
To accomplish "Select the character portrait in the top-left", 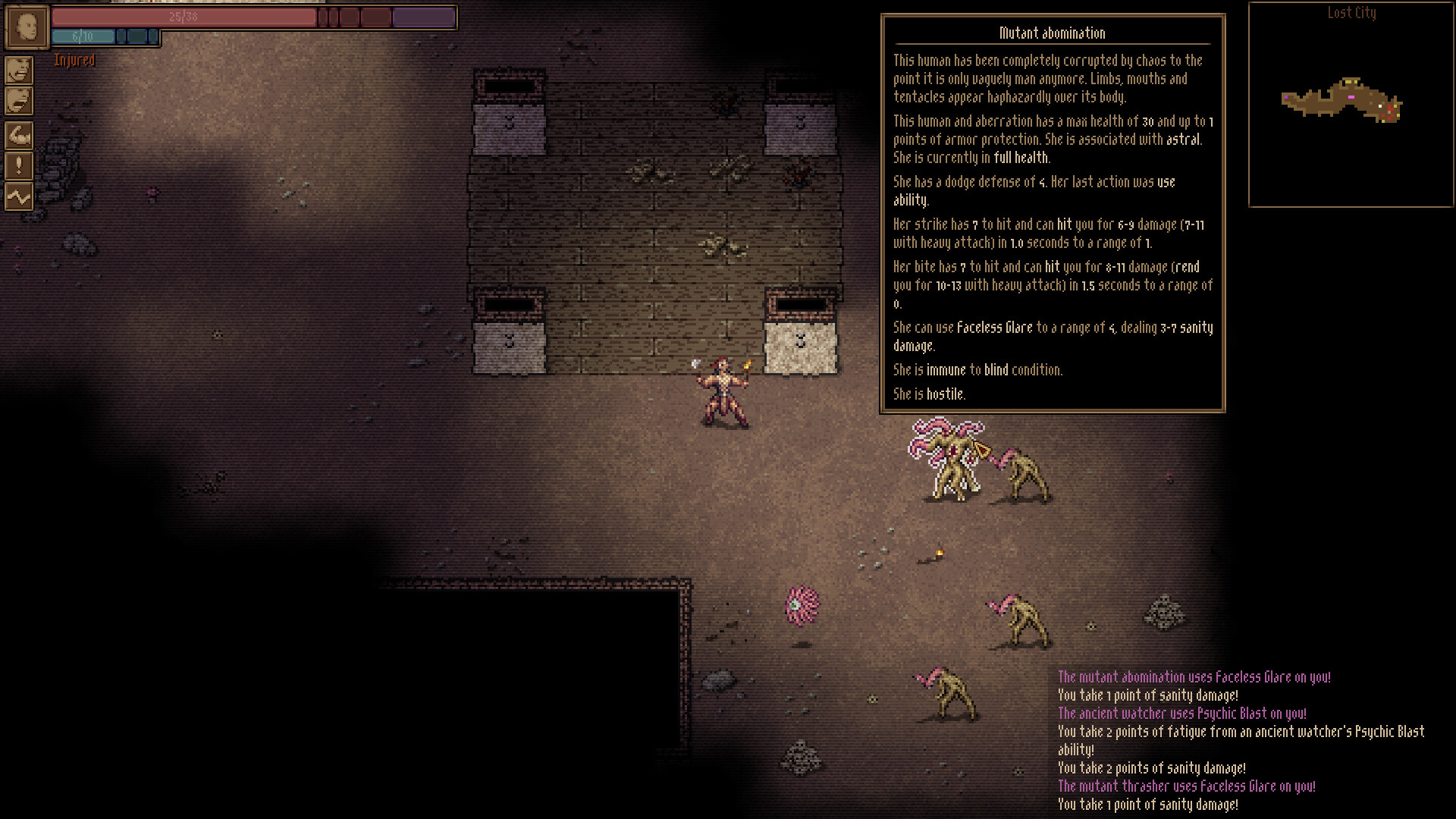I will point(27,27).
